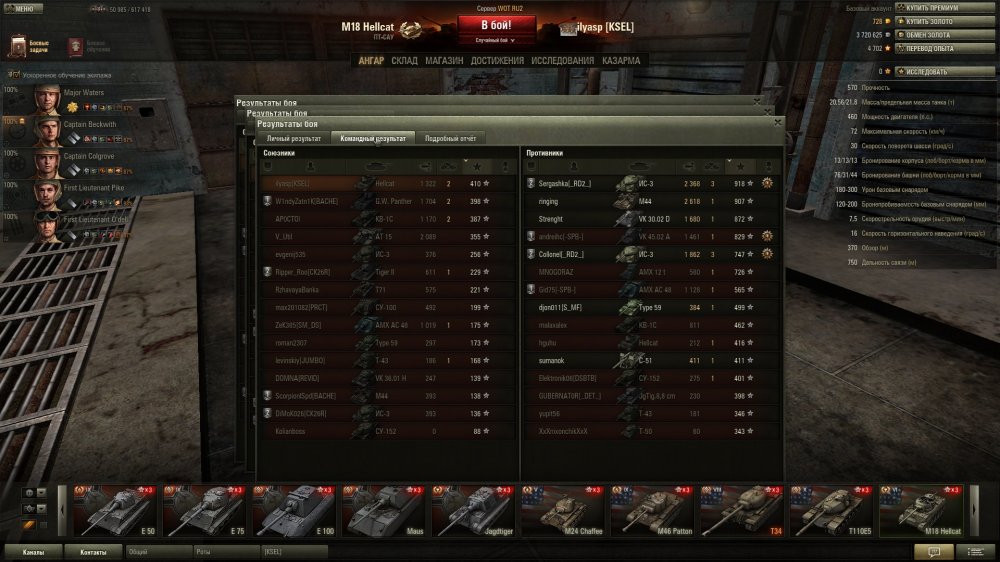Open the Контакты list
Screen dimensions: 1000x562
94,551
